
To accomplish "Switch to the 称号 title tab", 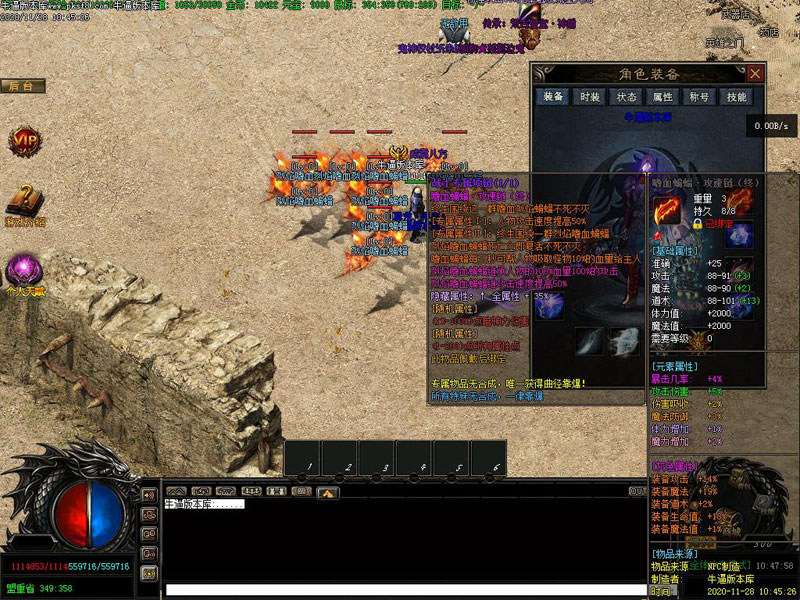I will point(699,97).
